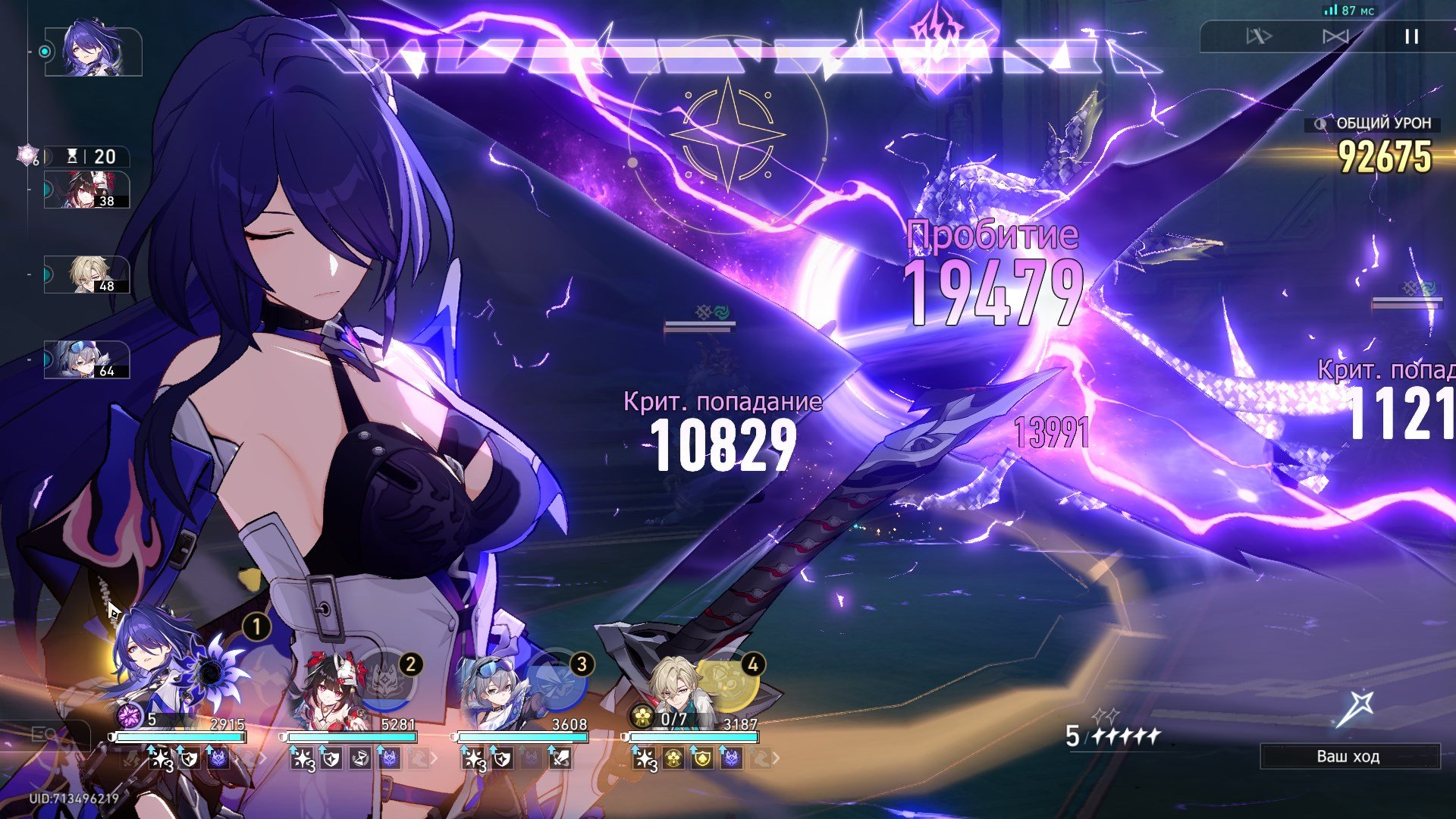Viewport: 1456px width, 819px height.
Task: Activate Silver Wolf's blue ultimate icon
Action: click(x=557, y=679)
